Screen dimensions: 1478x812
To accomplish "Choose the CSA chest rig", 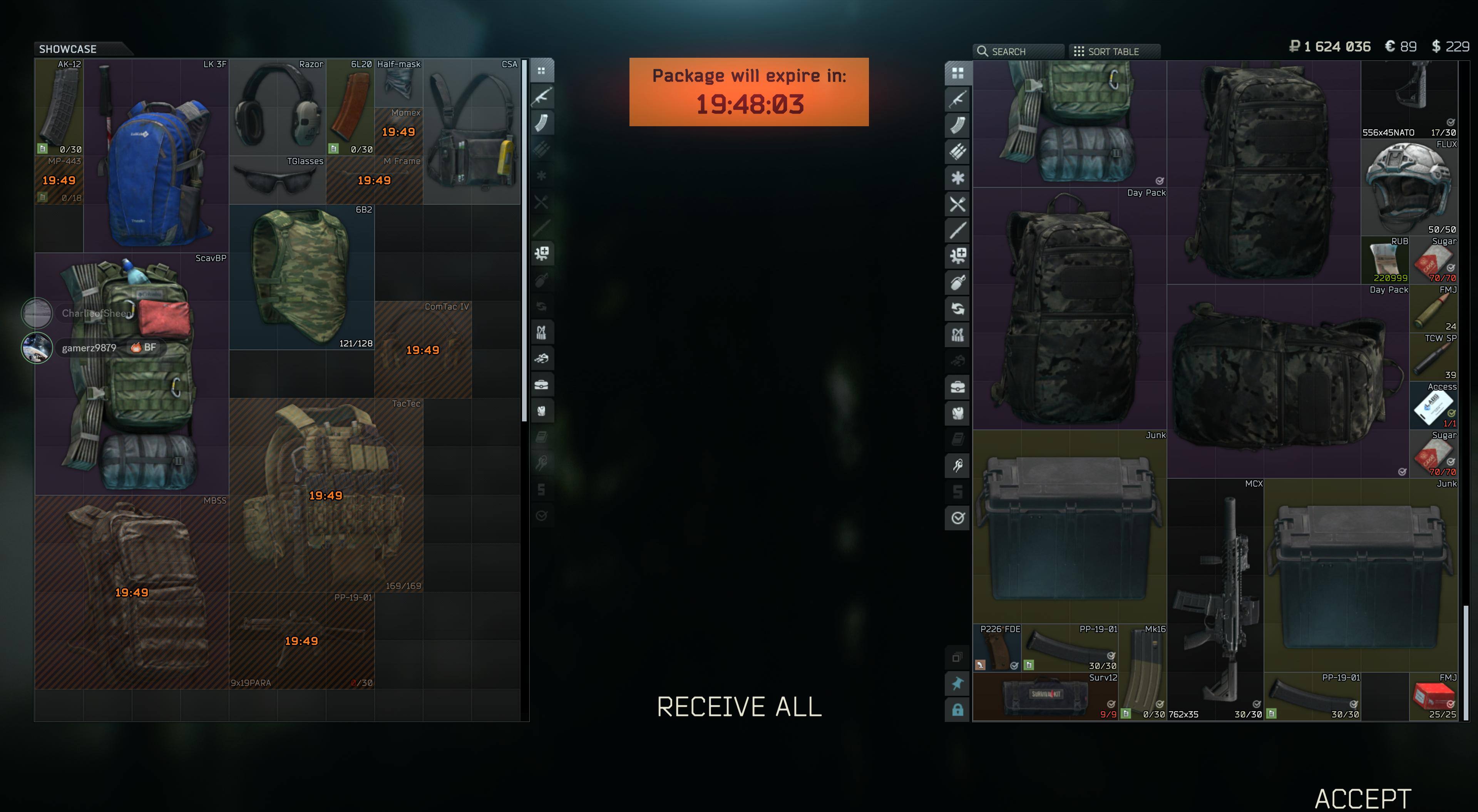I will tap(471, 131).
